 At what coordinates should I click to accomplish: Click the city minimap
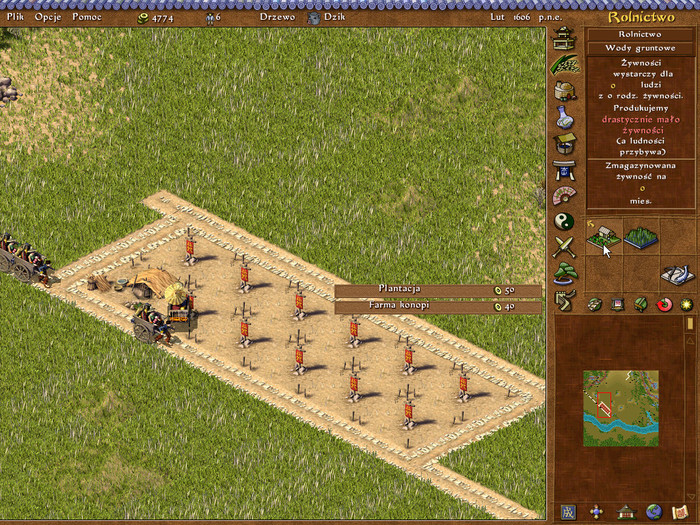(x=621, y=408)
